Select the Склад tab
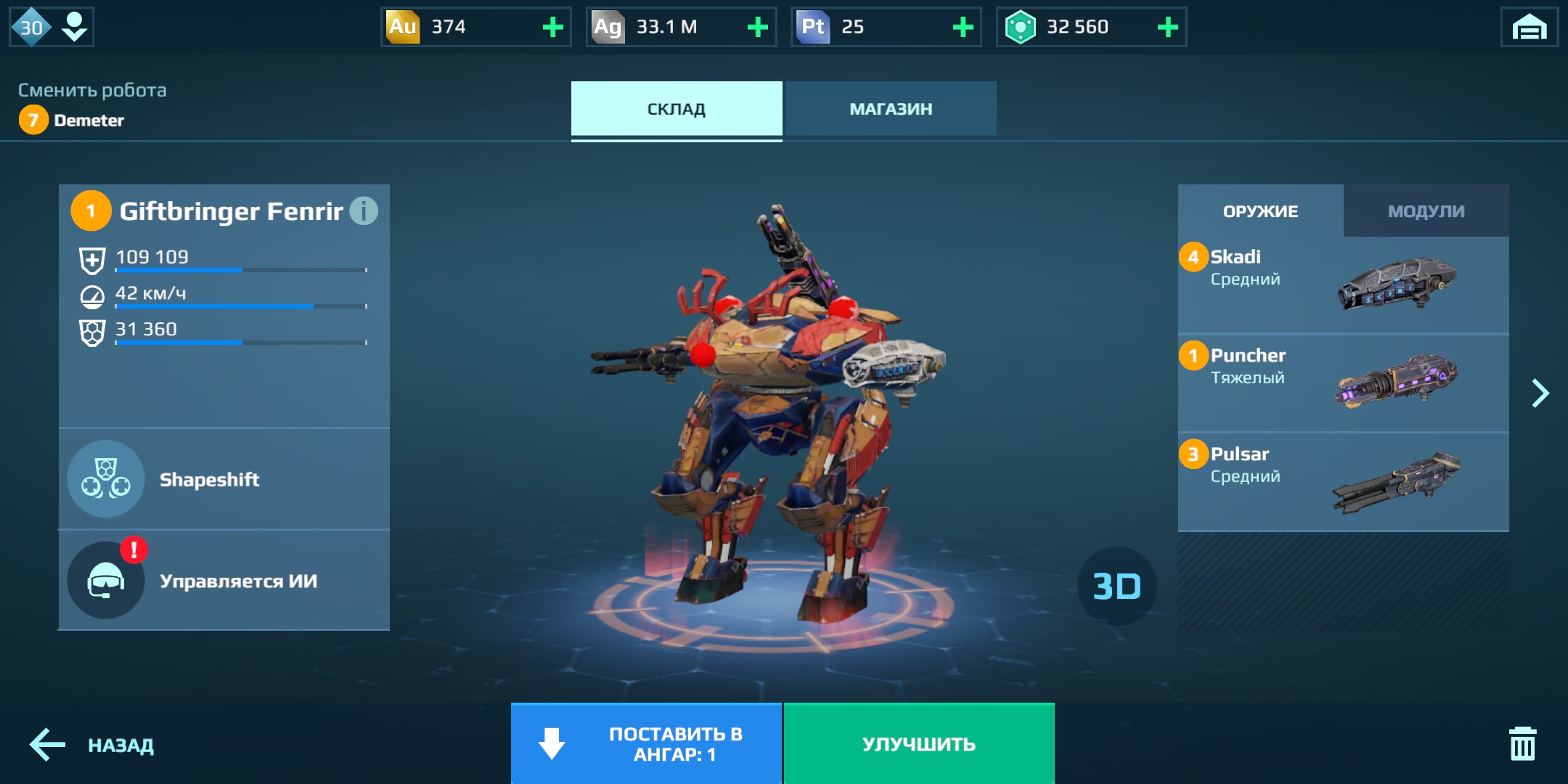Viewport: 1568px width, 784px height. (676, 109)
